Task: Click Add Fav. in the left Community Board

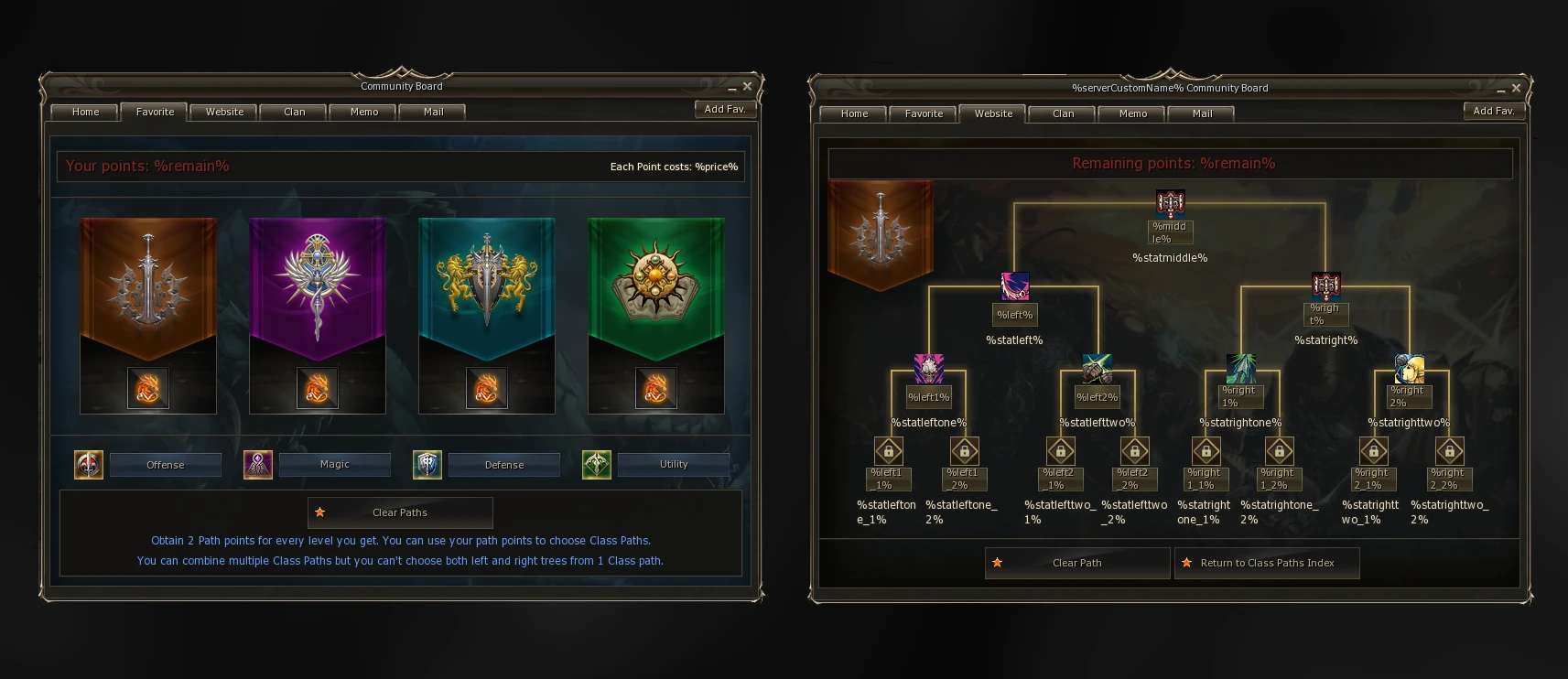Action: [725, 109]
